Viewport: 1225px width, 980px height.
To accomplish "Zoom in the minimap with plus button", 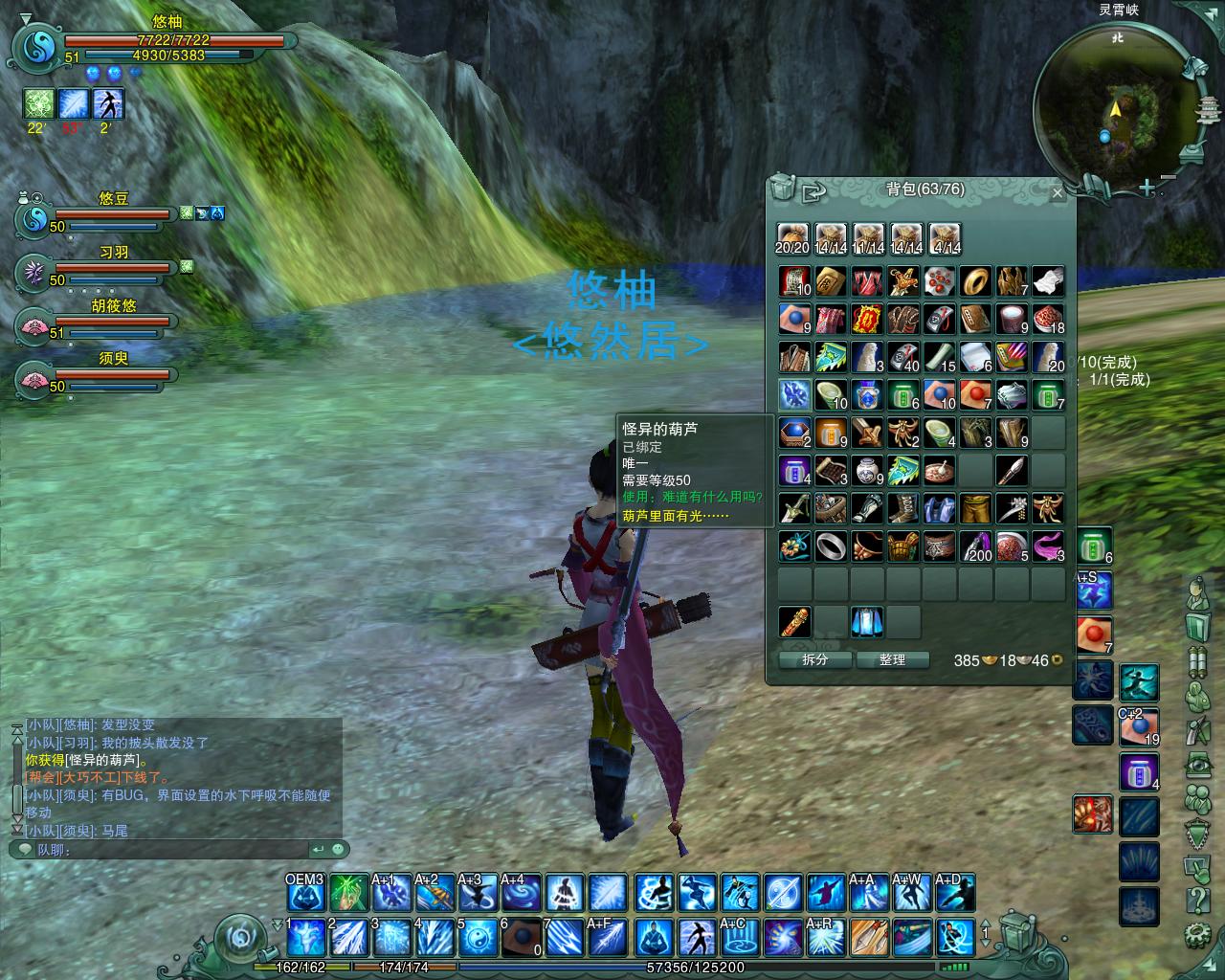I will tap(1147, 189).
